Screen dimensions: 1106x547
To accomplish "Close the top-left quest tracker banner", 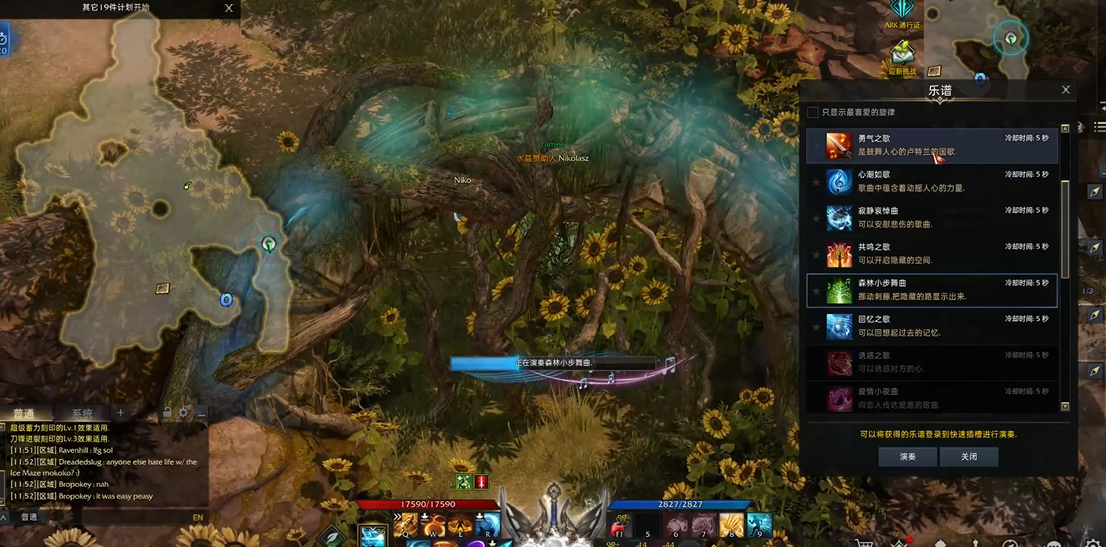I will click(x=229, y=8).
